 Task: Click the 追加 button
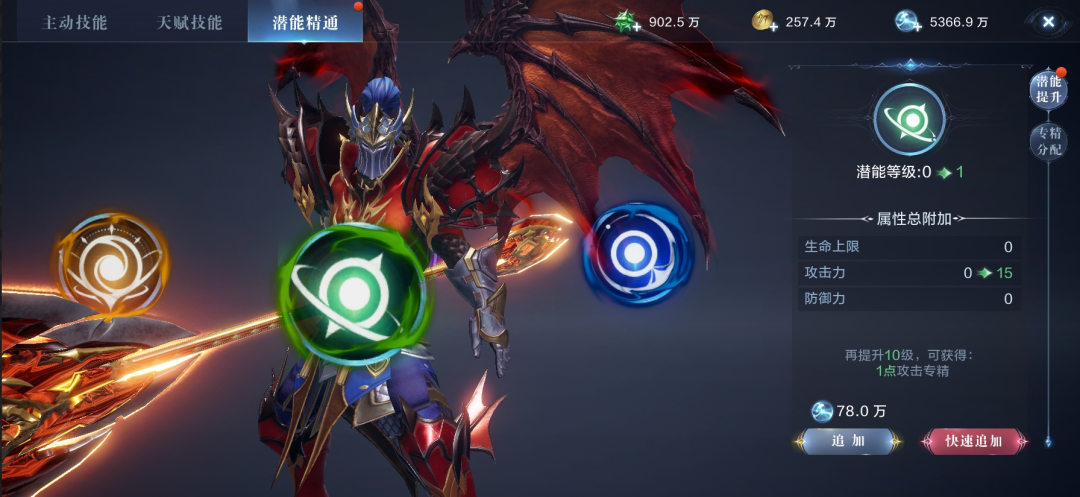(x=848, y=441)
